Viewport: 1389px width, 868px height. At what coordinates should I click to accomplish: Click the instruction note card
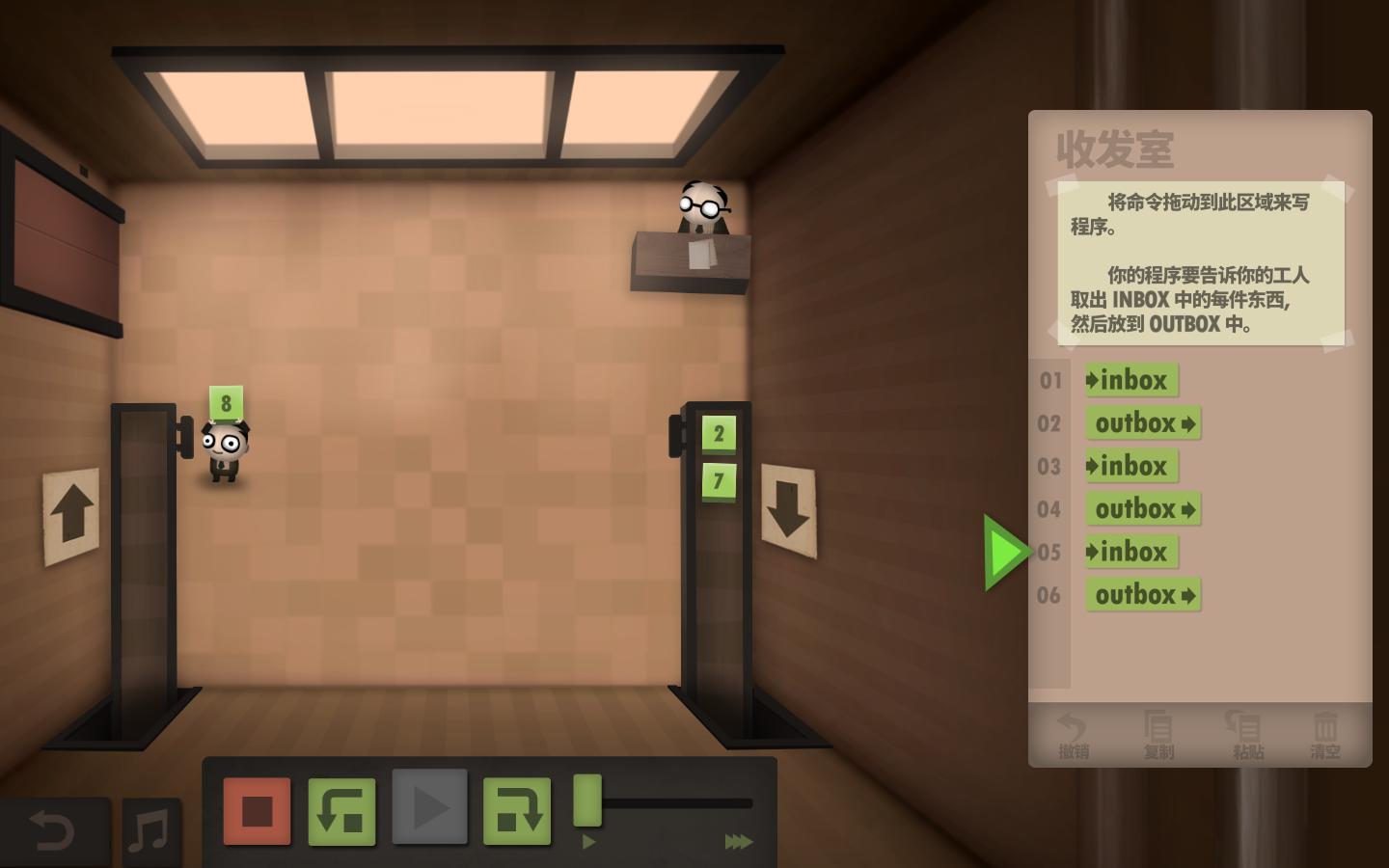(1201, 262)
